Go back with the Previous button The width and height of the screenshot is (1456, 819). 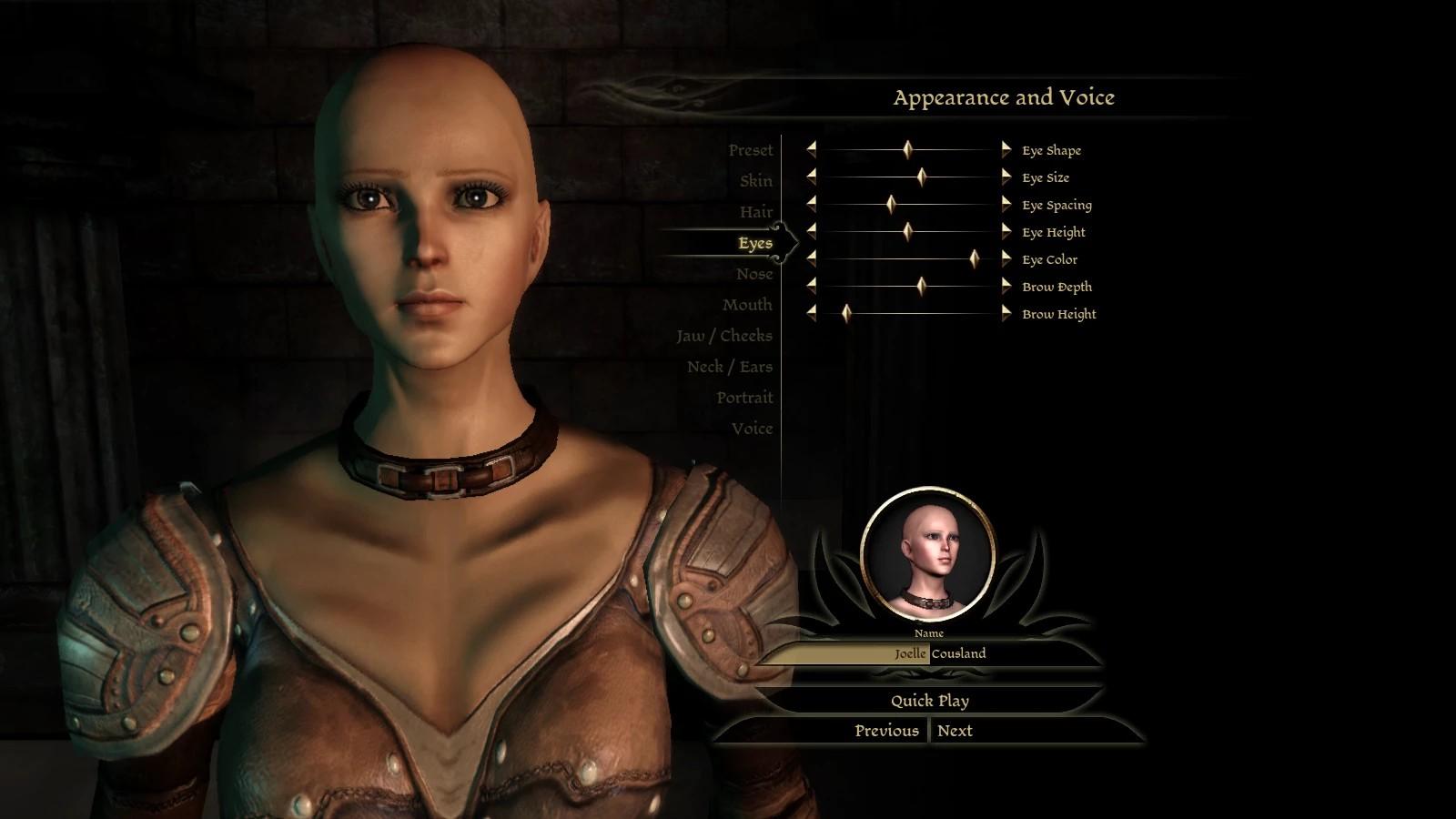(x=885, y=731)
